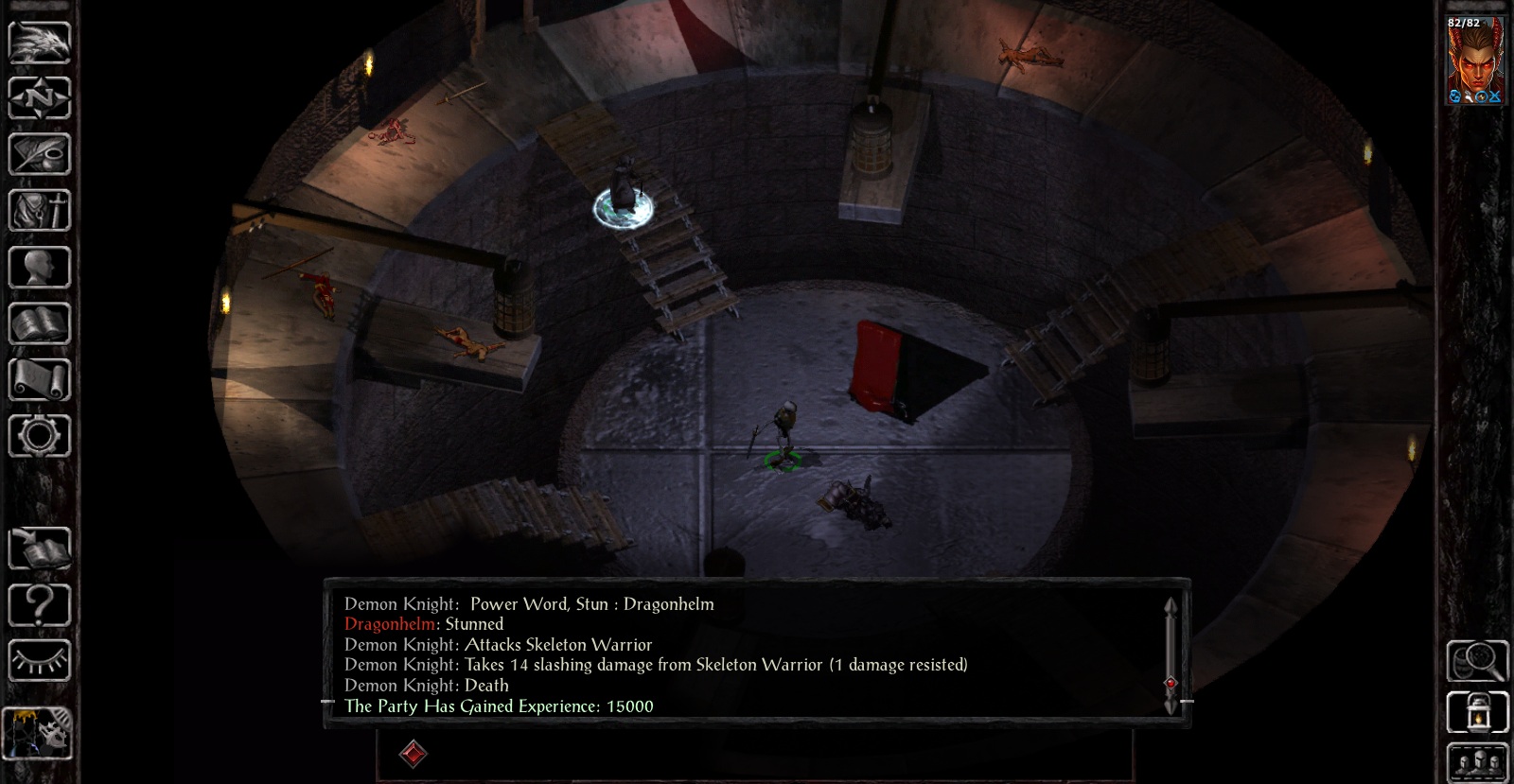
Task: Open the inventory armor-and-sword icon
Action: coord(39,210)
